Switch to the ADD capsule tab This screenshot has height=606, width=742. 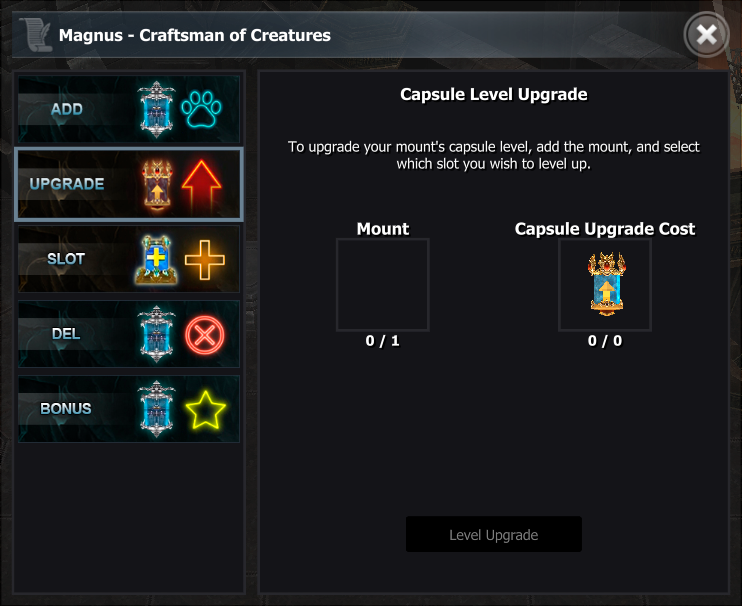point(128,109)
